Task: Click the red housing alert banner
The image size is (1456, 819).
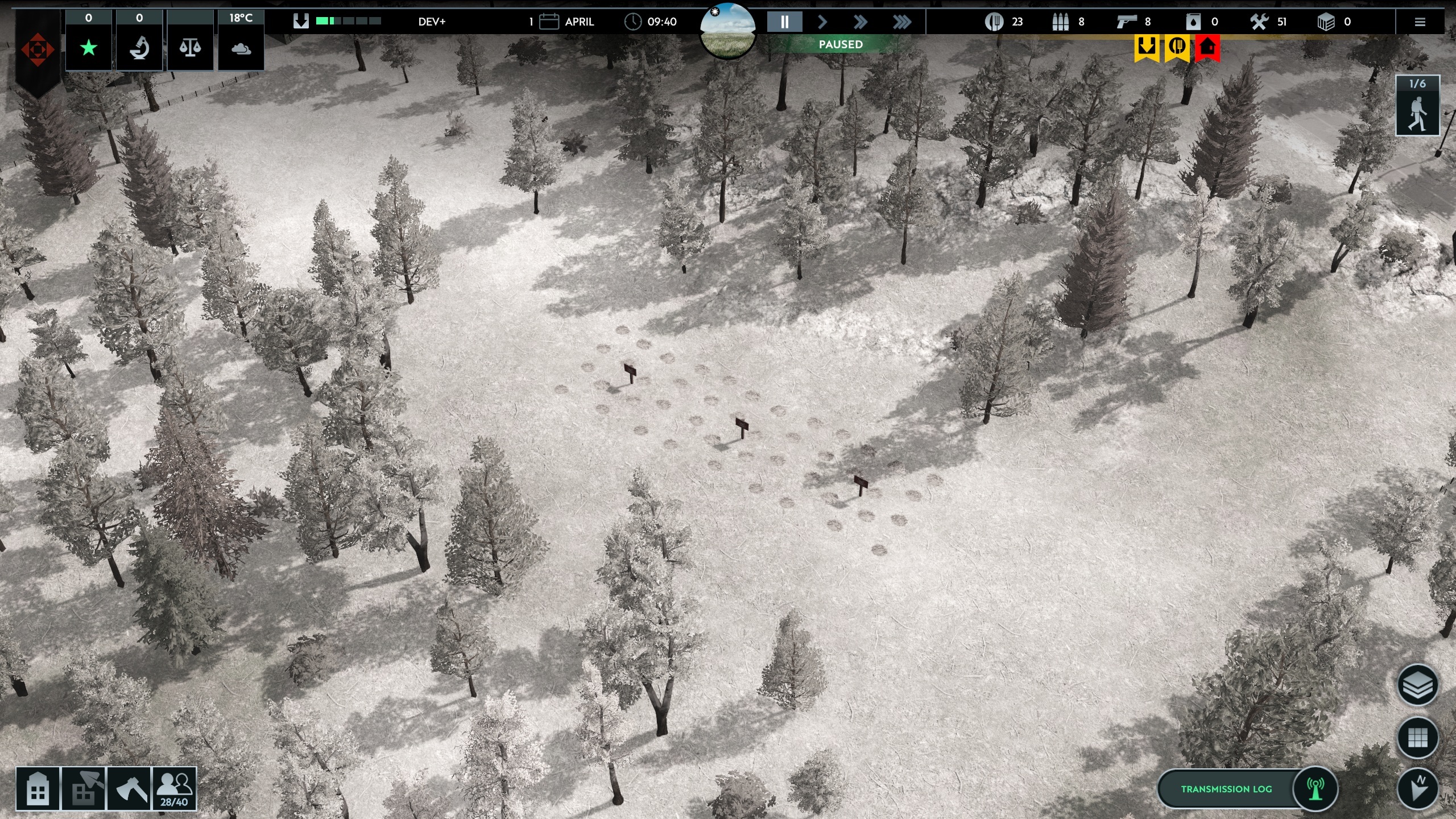Action: (x=1207, y=48)
